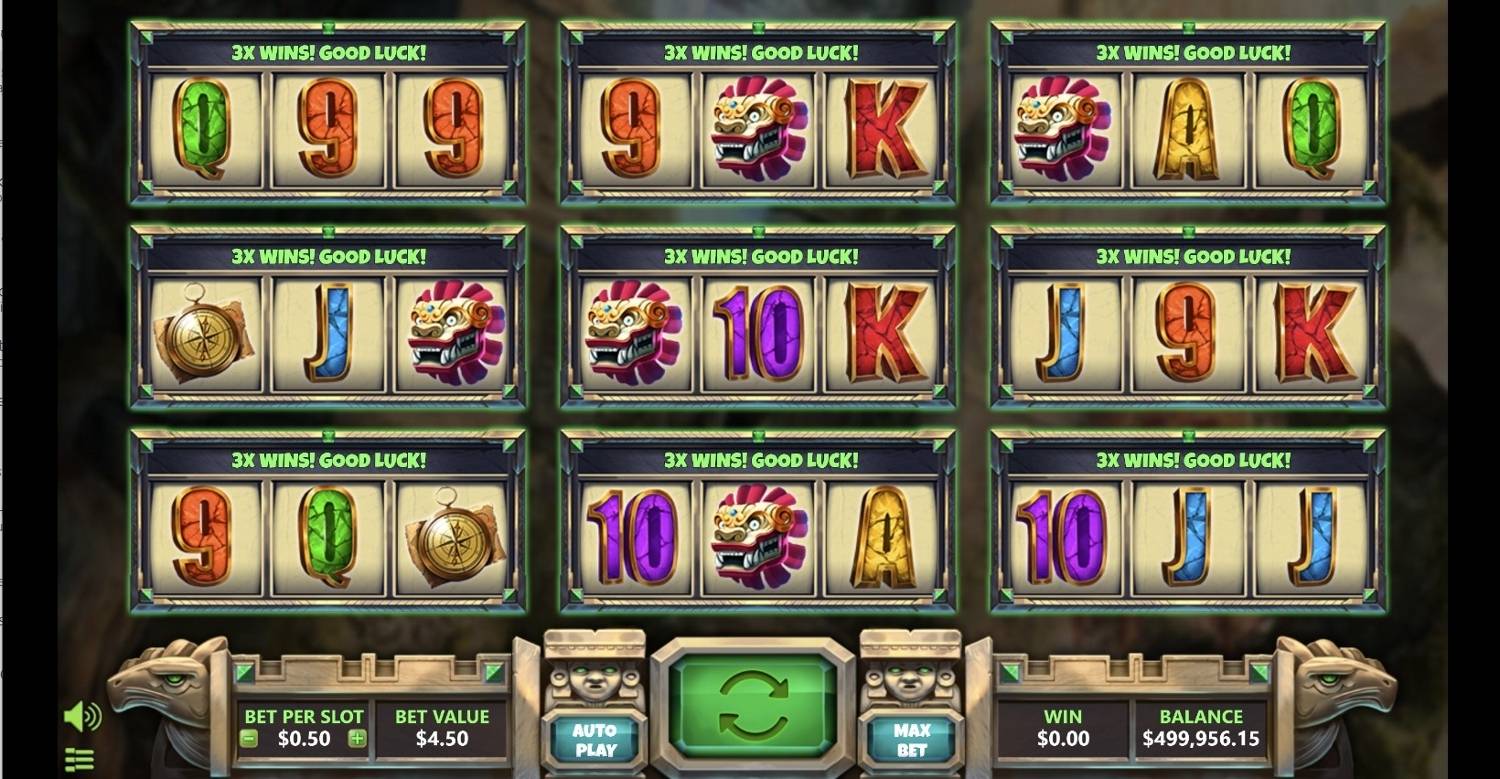Set the Max Bet
The height and width of the screenshot is (779, 1500).
point(911,740)
